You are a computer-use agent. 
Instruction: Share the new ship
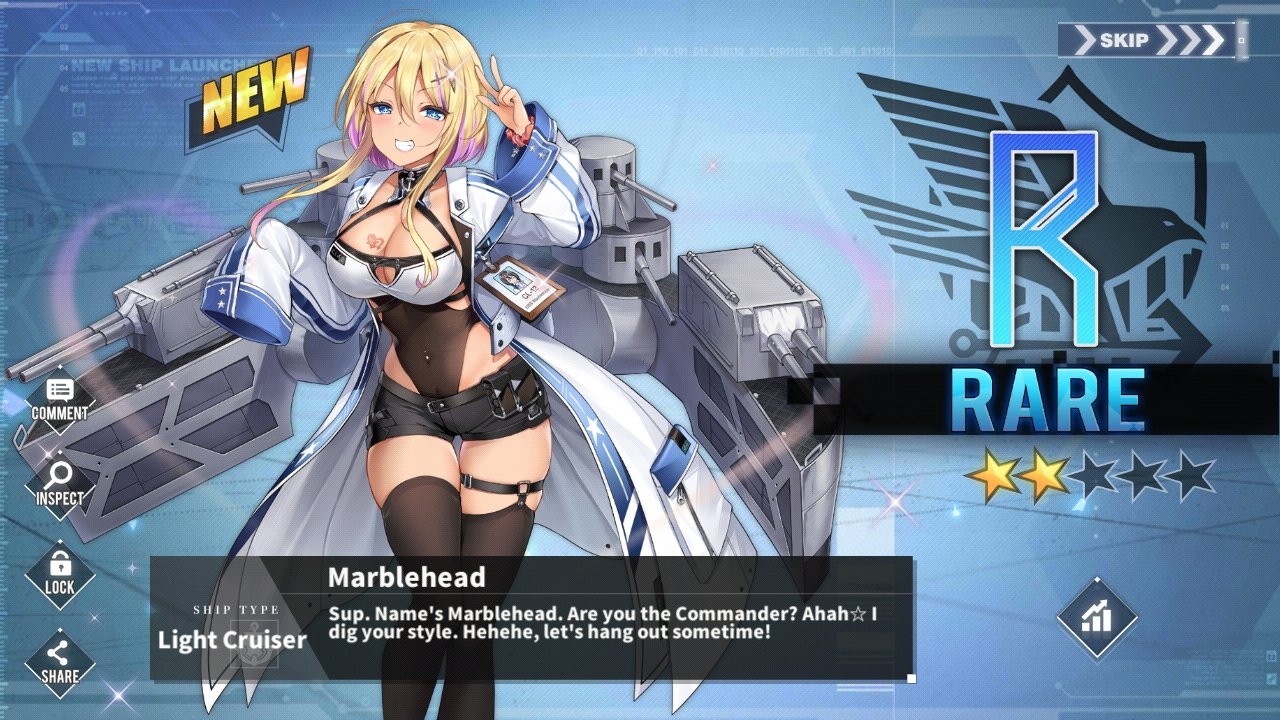click(59, 662)
